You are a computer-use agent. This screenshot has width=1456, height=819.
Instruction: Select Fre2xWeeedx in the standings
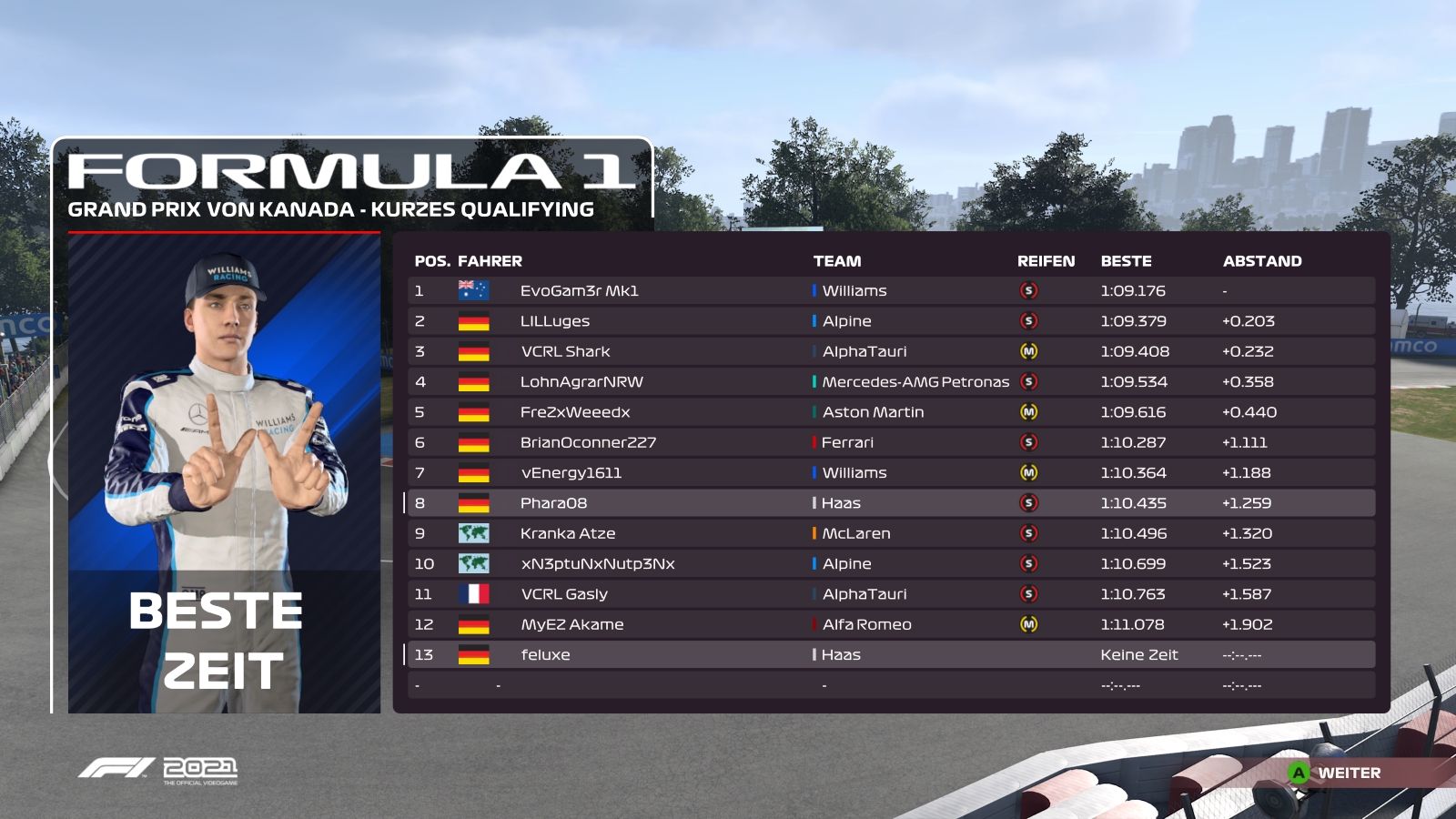[575, 412]
